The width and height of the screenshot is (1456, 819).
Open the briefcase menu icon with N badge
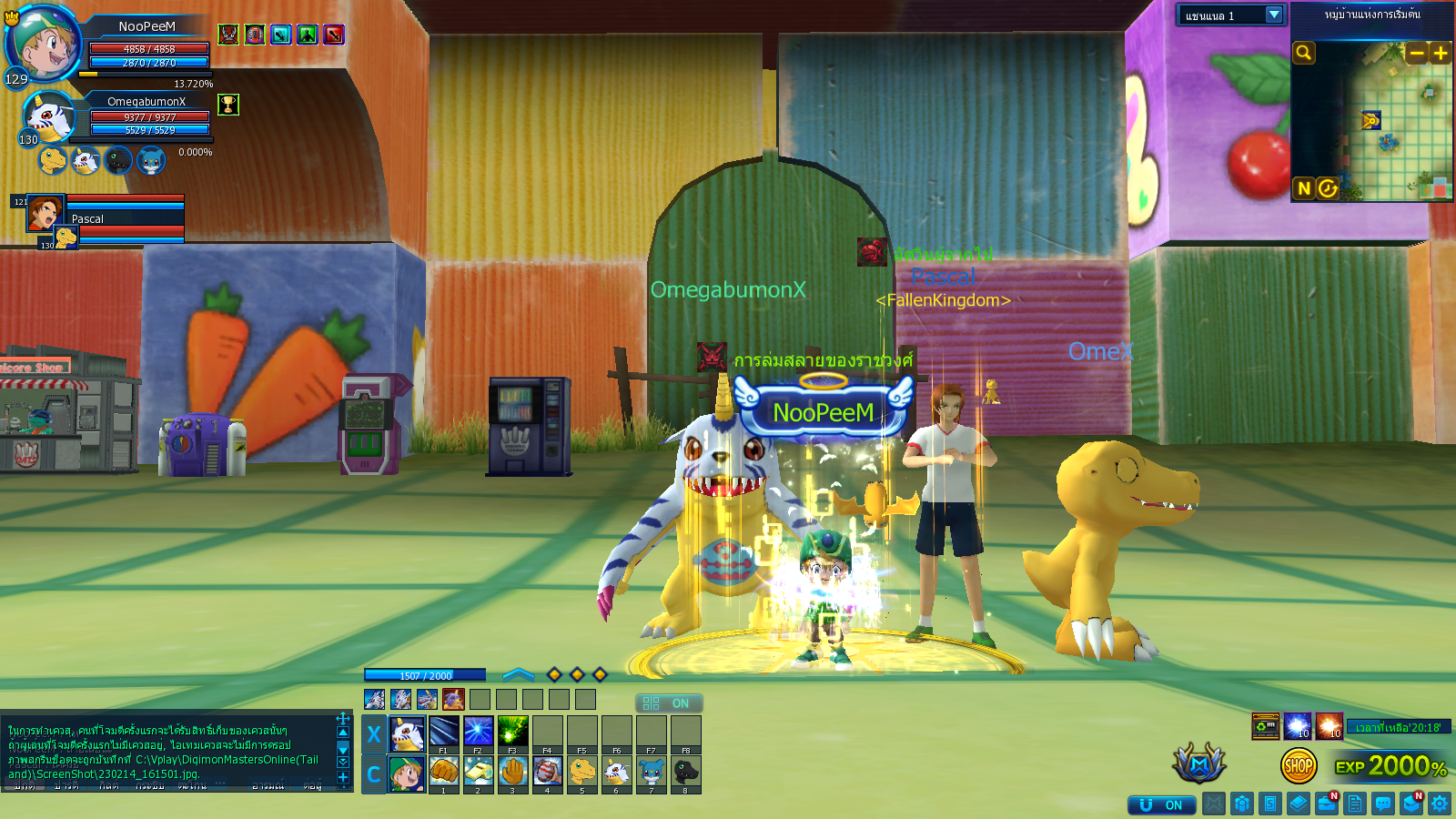1327,804
